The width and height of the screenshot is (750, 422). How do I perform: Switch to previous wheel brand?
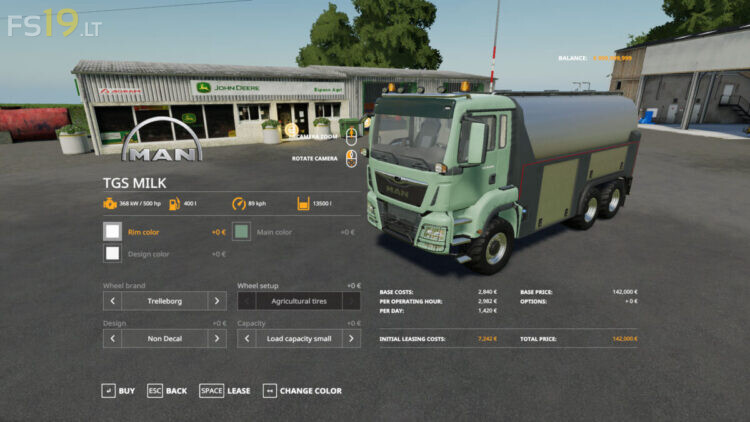[112, 301]
